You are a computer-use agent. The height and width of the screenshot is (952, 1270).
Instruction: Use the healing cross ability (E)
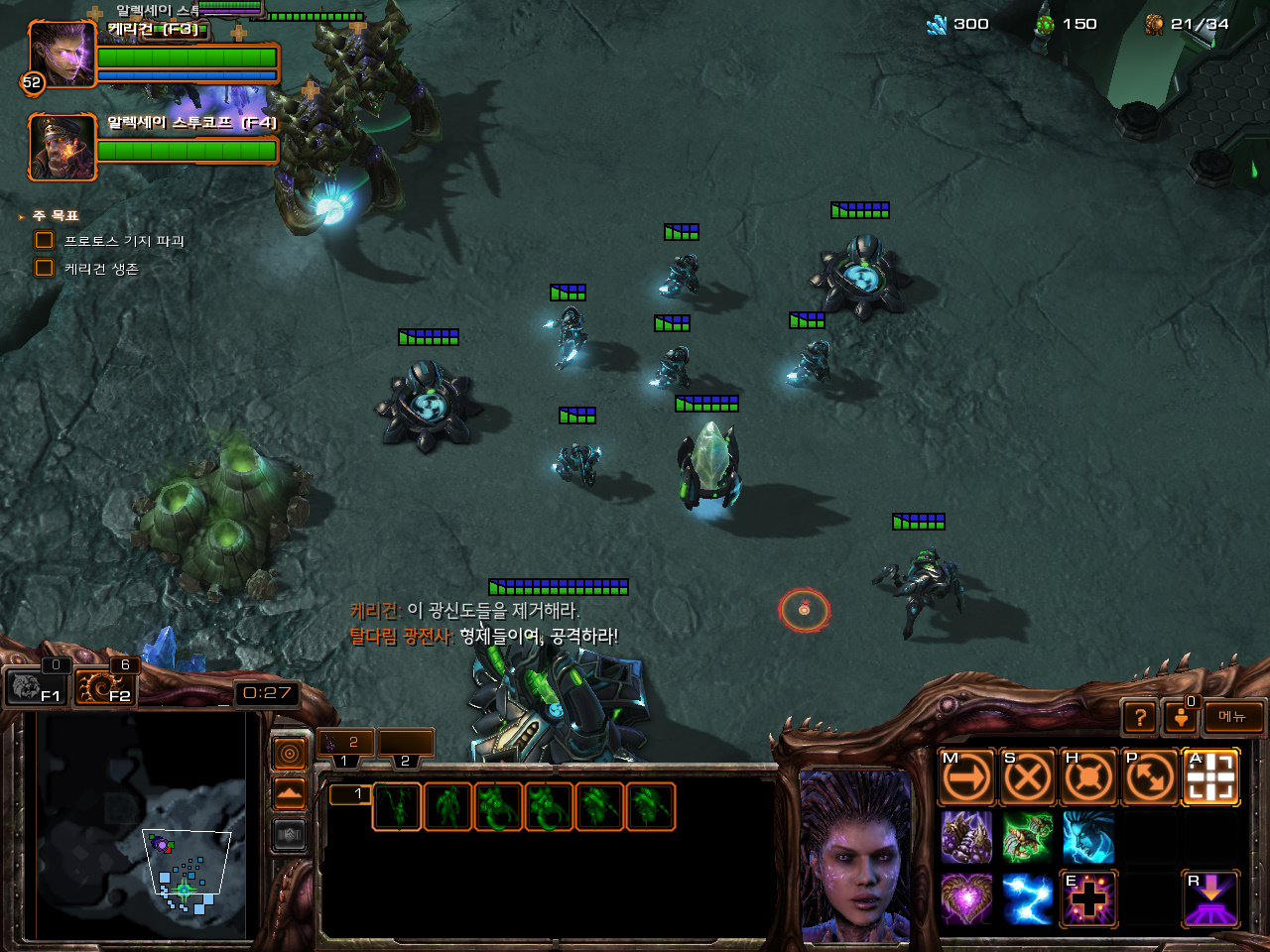coord(1088,899)
